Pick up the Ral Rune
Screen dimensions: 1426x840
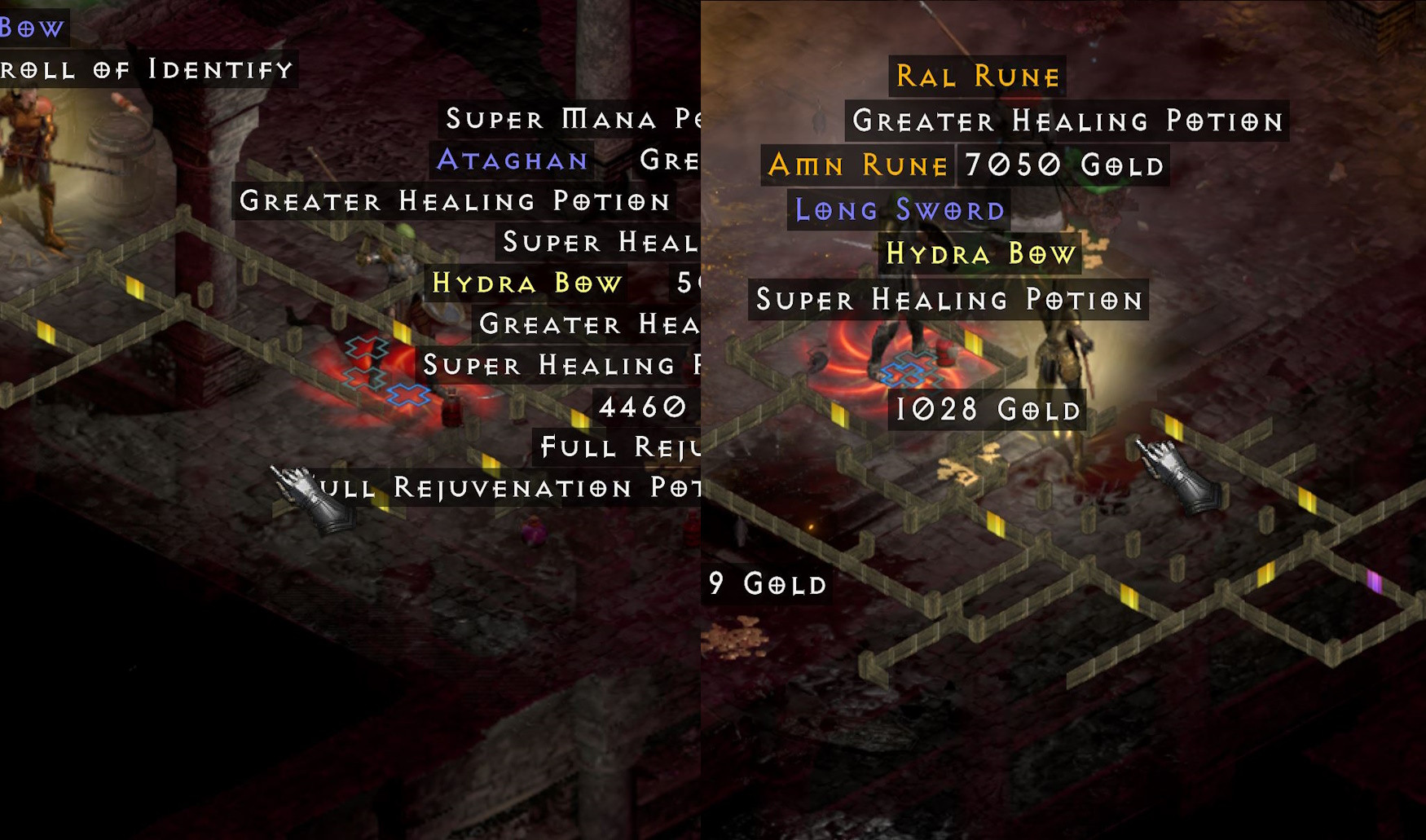(975, 76)
